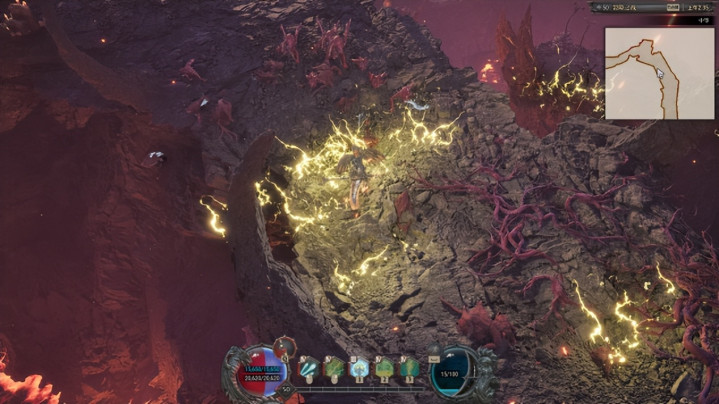Select the yellow-green skill icon

[385, 368]
